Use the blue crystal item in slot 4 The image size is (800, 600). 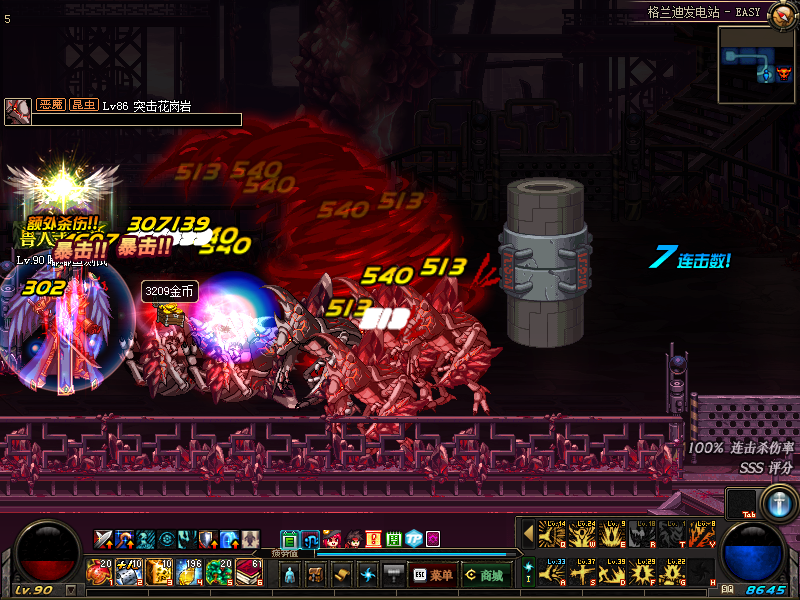pos(189,573)
